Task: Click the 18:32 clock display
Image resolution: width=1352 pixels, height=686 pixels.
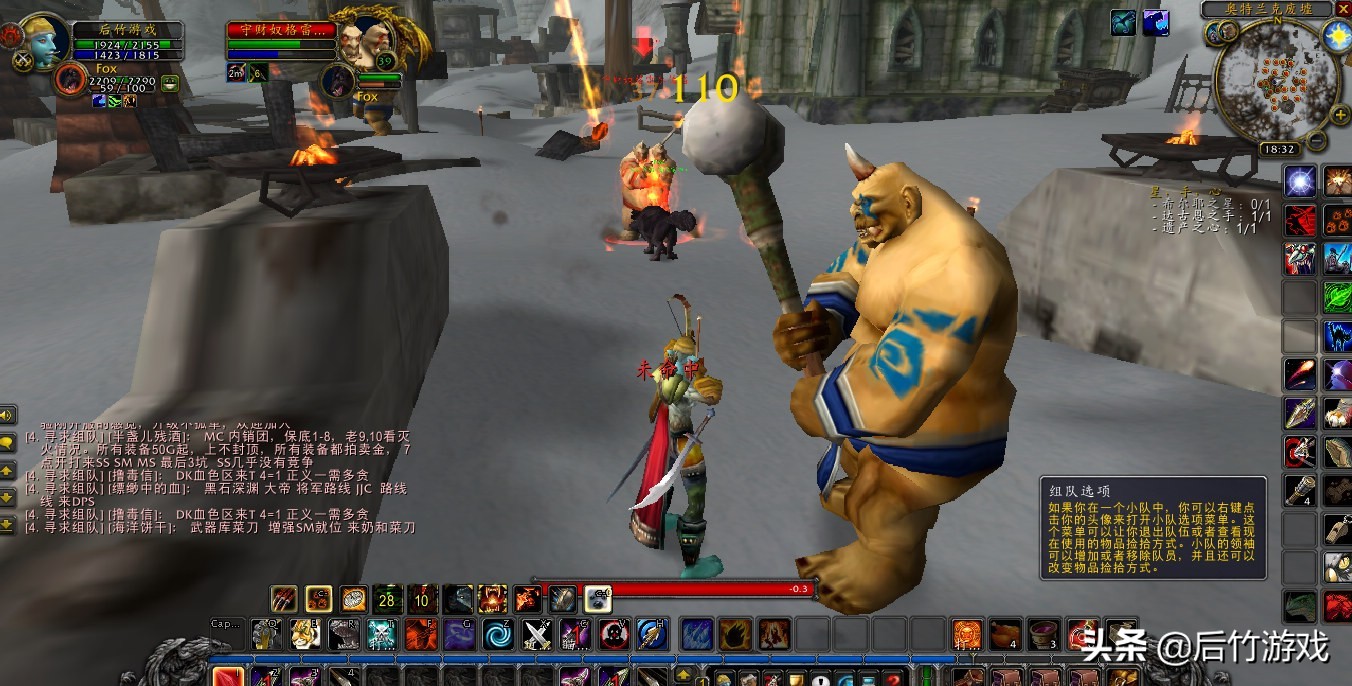Action: tap(1279, 149)
